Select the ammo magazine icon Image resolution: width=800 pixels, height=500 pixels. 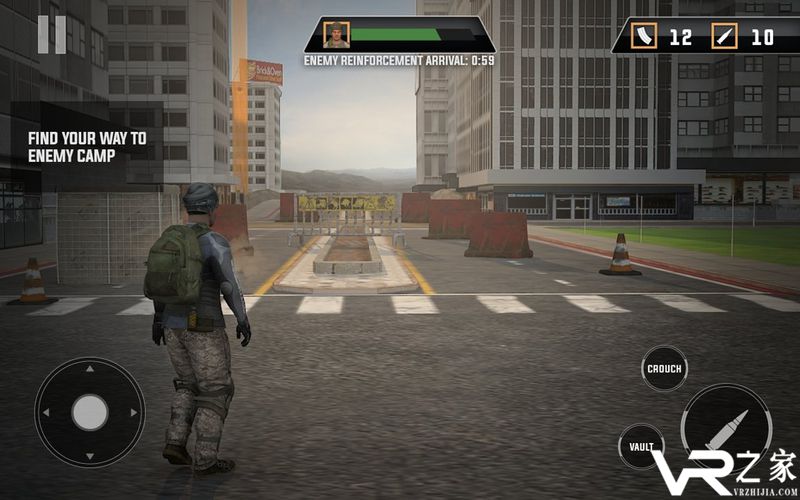646,37
